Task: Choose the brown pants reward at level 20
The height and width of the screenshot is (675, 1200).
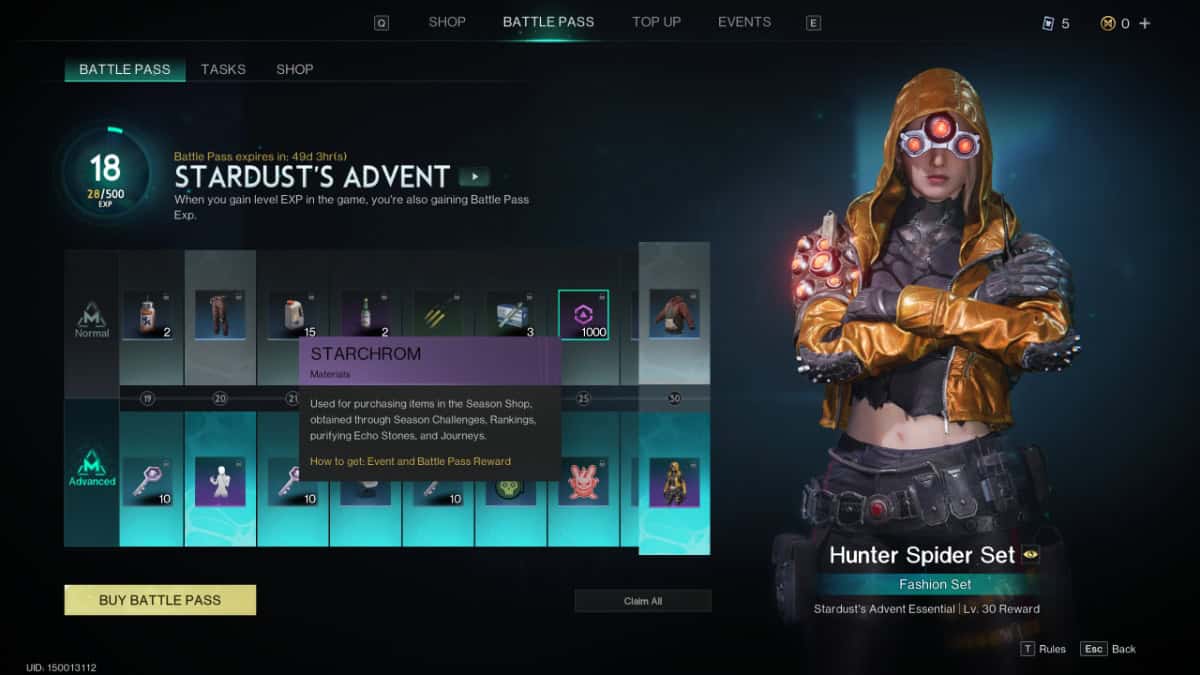Action: point(220,315)
